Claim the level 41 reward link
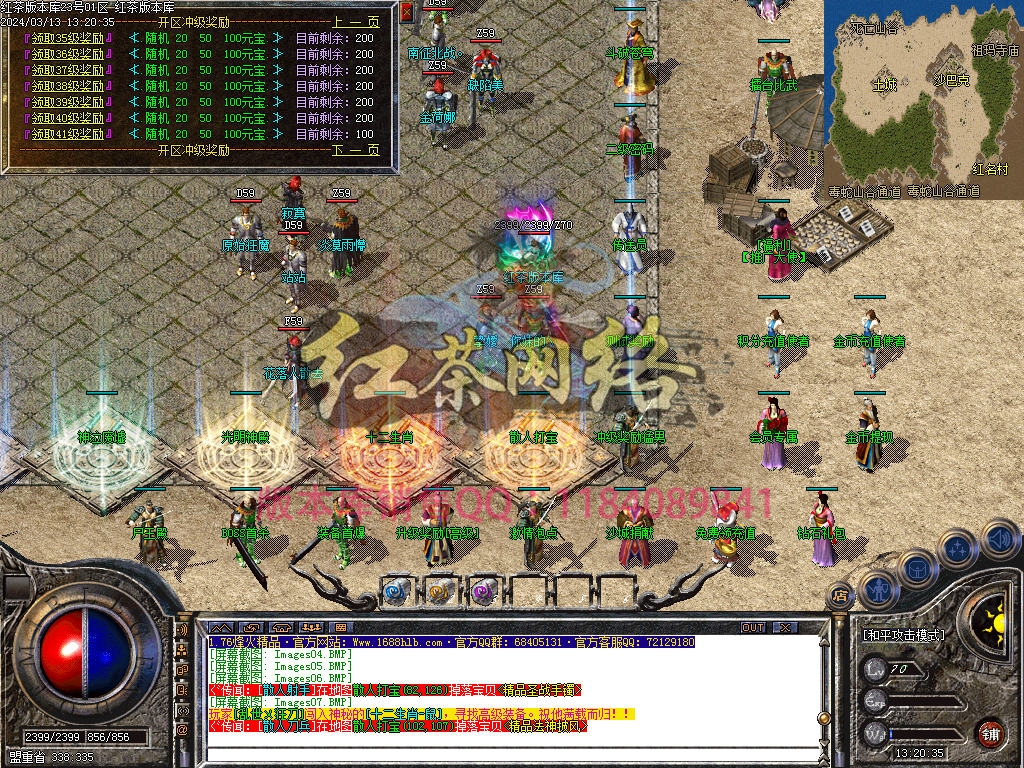The width and height of the screenshot is (1024, 768). coord(68,134)
